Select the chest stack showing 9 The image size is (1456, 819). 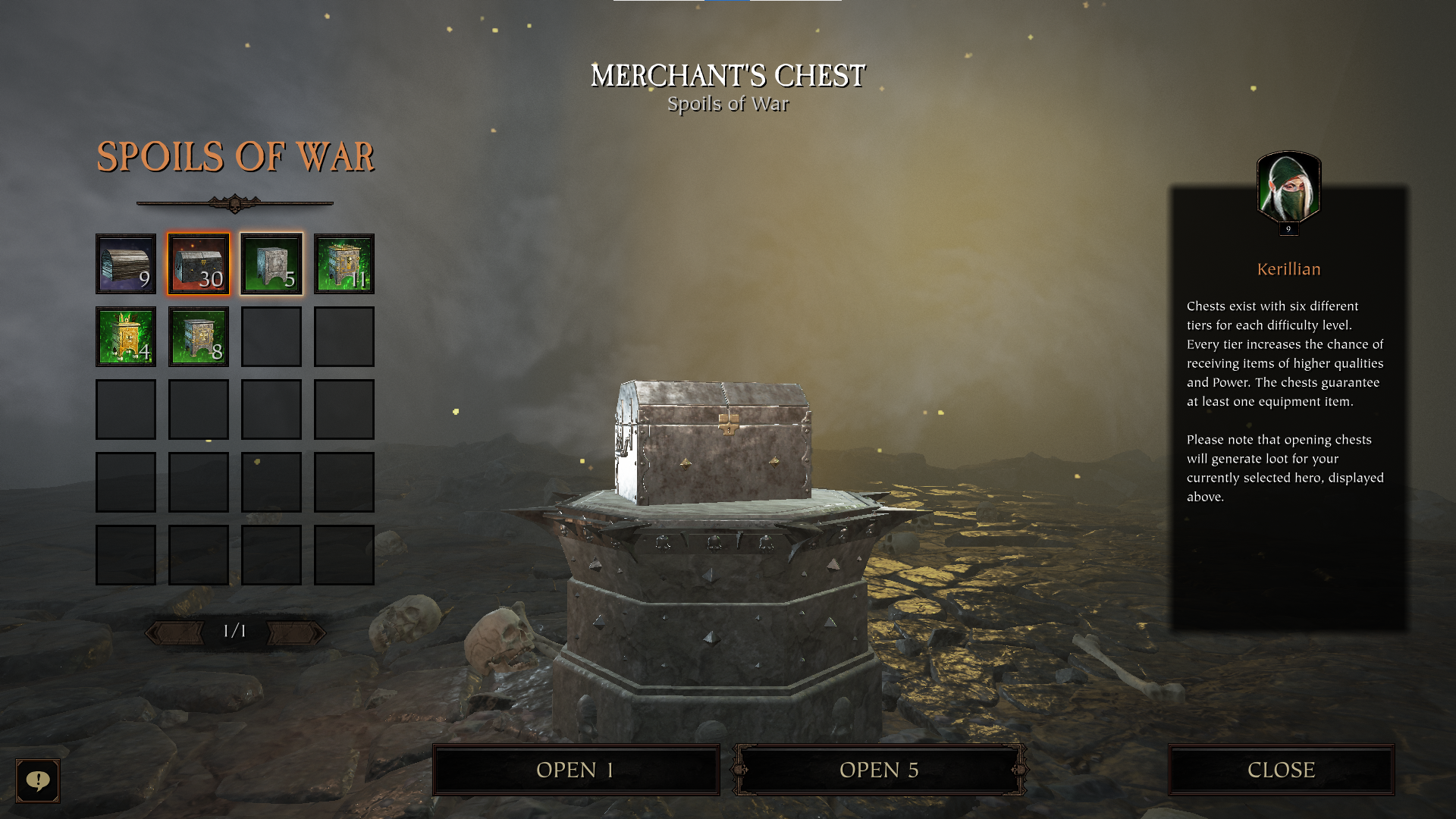click(x=126, y=264)
